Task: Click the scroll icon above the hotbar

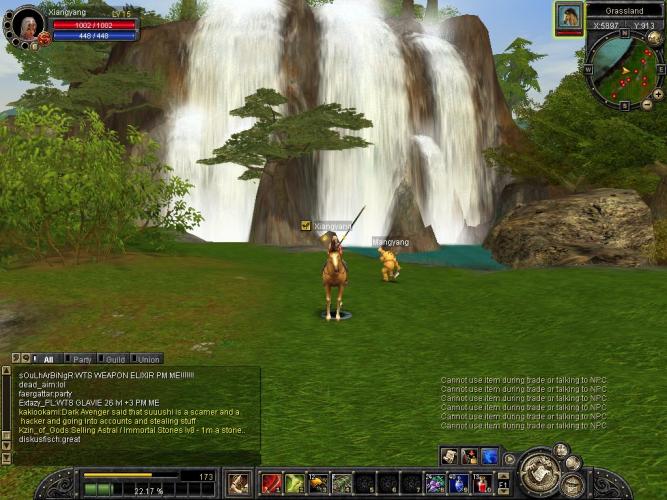Action: (x=450, y=456)
